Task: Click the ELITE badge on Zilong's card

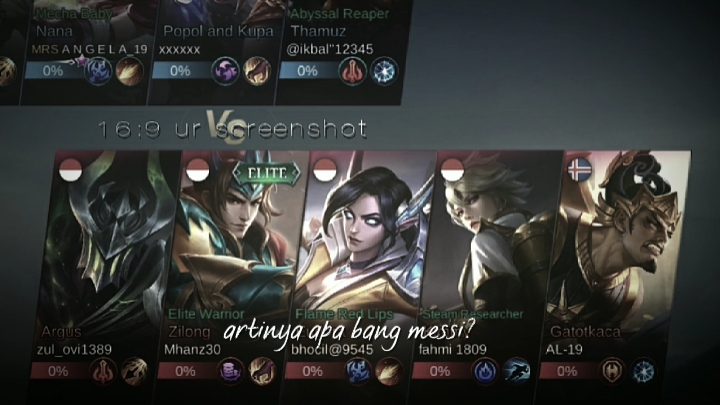Action: click(267, 173)
